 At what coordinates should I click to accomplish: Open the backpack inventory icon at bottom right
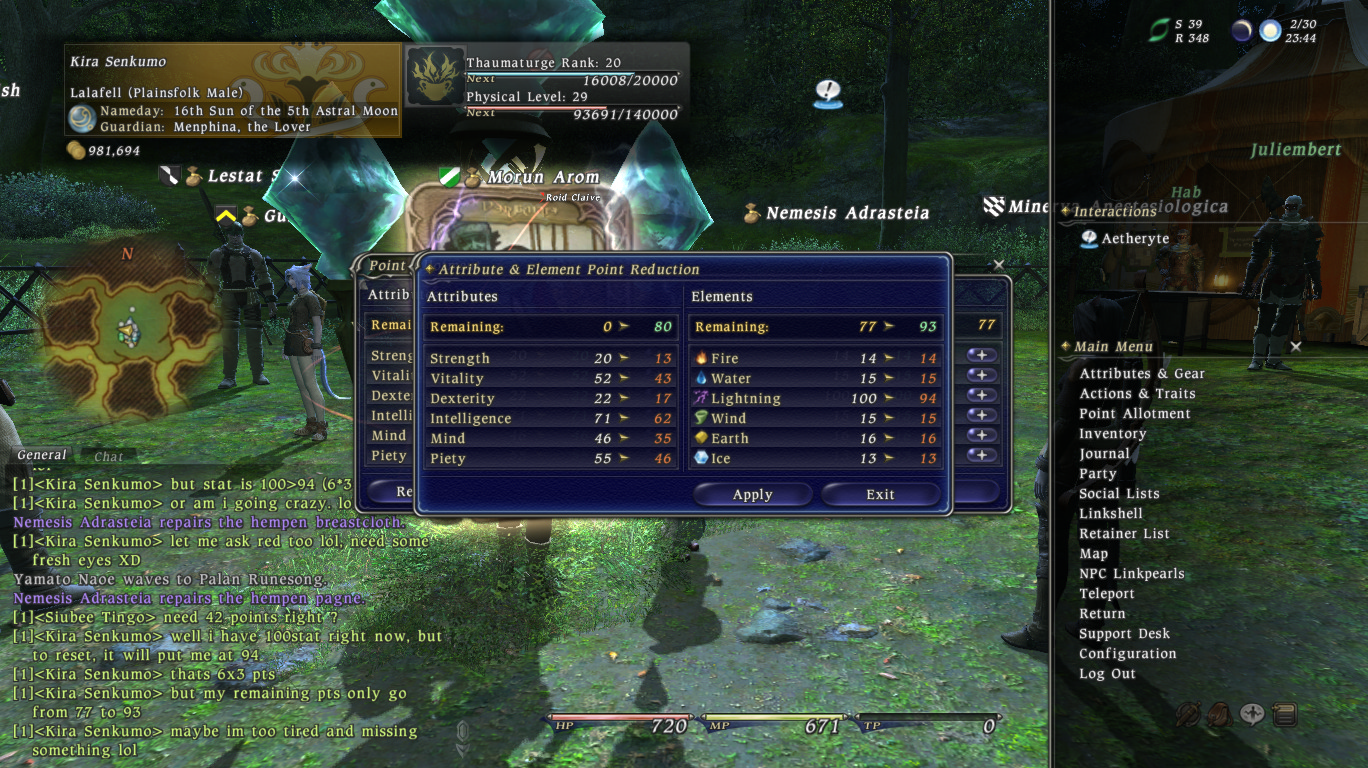[x=1218, y=714]
